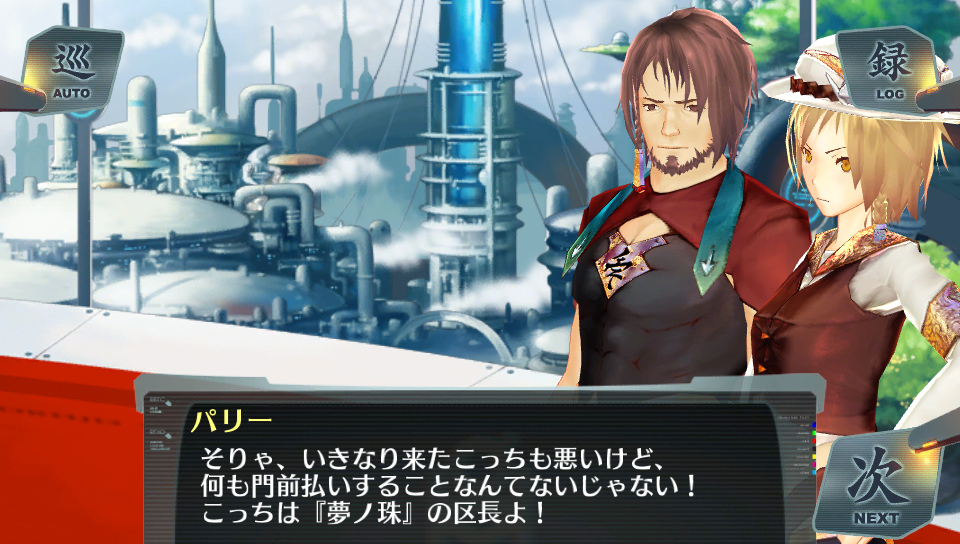Toggle the AUTO dialogue advance button
This screenshot has height=544, width=960.
click(x=71, y=70)
